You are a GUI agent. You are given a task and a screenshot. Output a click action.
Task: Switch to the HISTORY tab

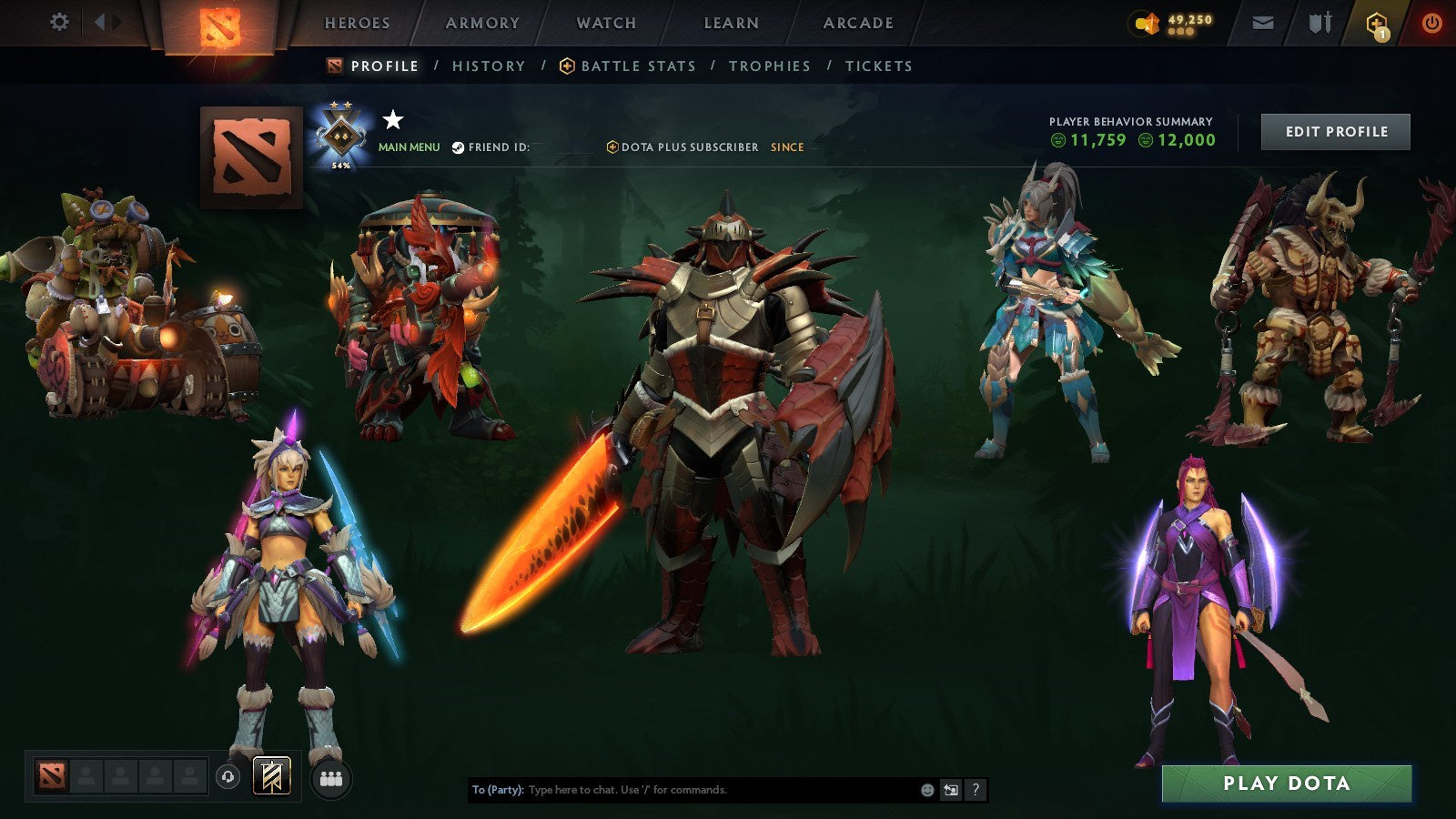[x=488, y=66]
